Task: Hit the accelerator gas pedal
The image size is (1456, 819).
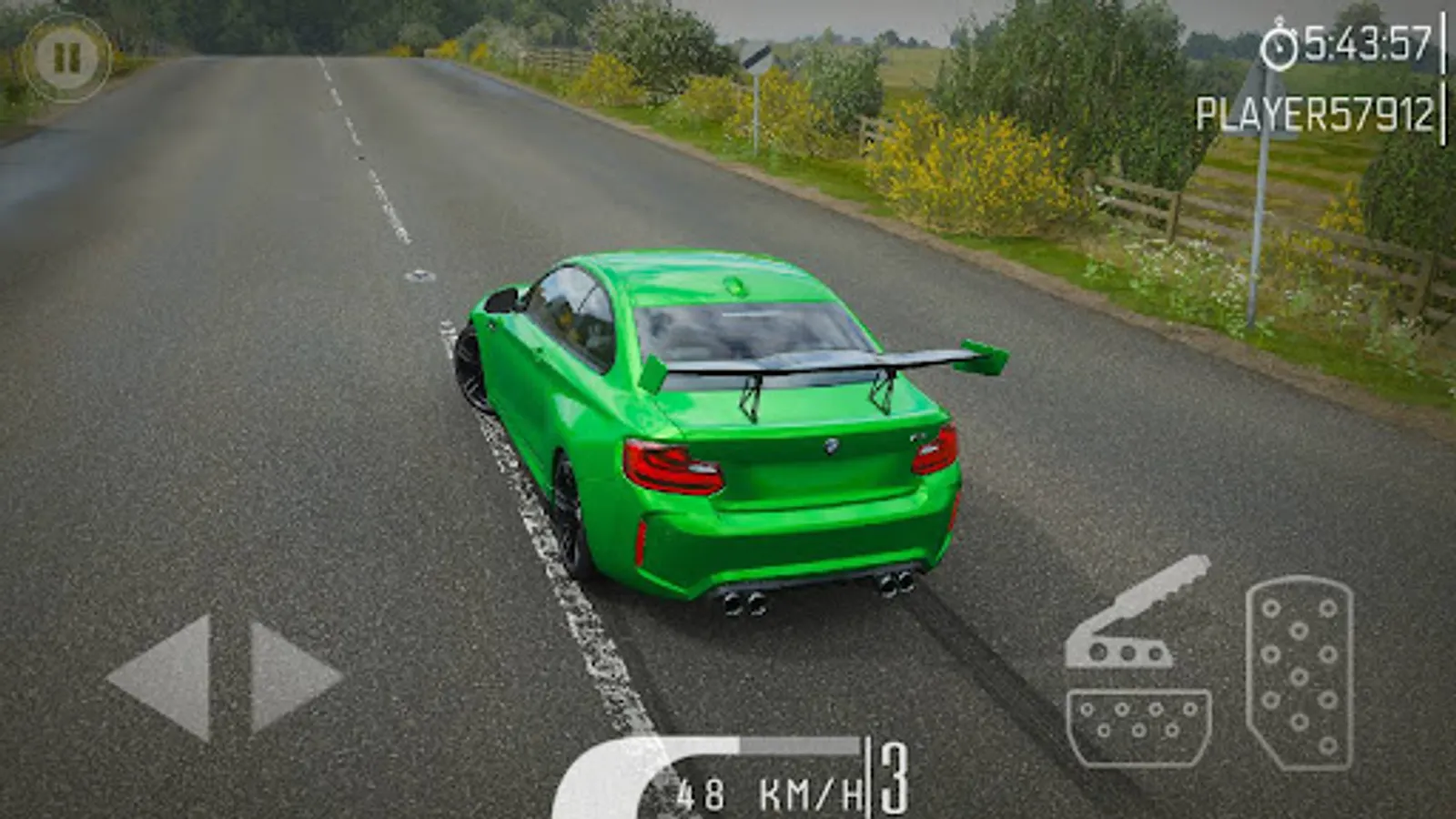Action: point(1299,673)
